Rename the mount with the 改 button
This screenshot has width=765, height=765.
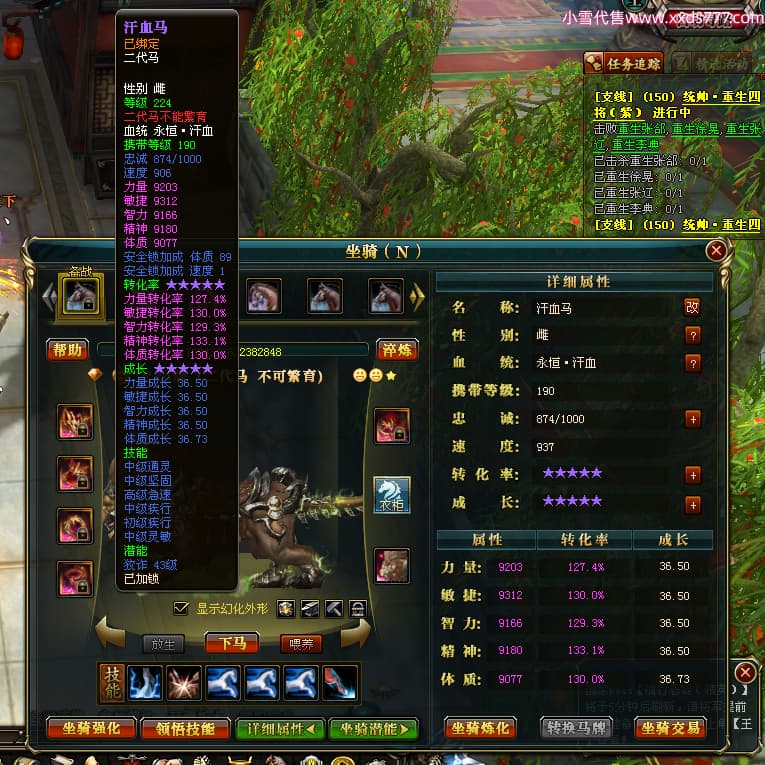[692, 307]
